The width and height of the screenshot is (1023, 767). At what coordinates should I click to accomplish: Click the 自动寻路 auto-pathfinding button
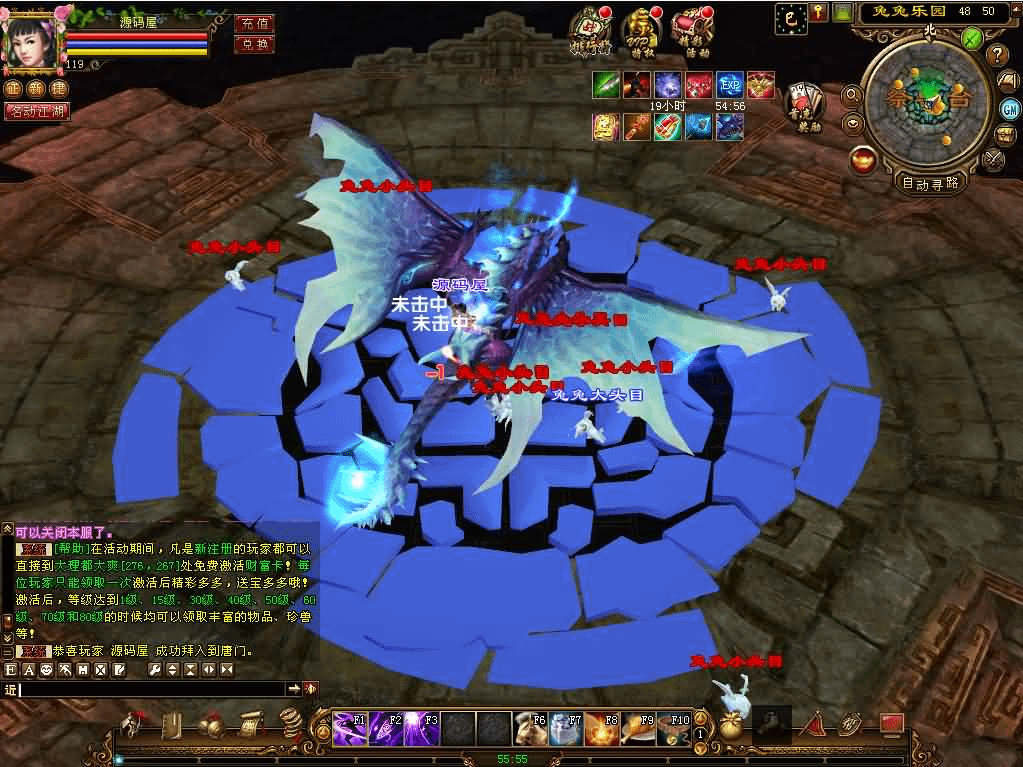click(930, 183)
